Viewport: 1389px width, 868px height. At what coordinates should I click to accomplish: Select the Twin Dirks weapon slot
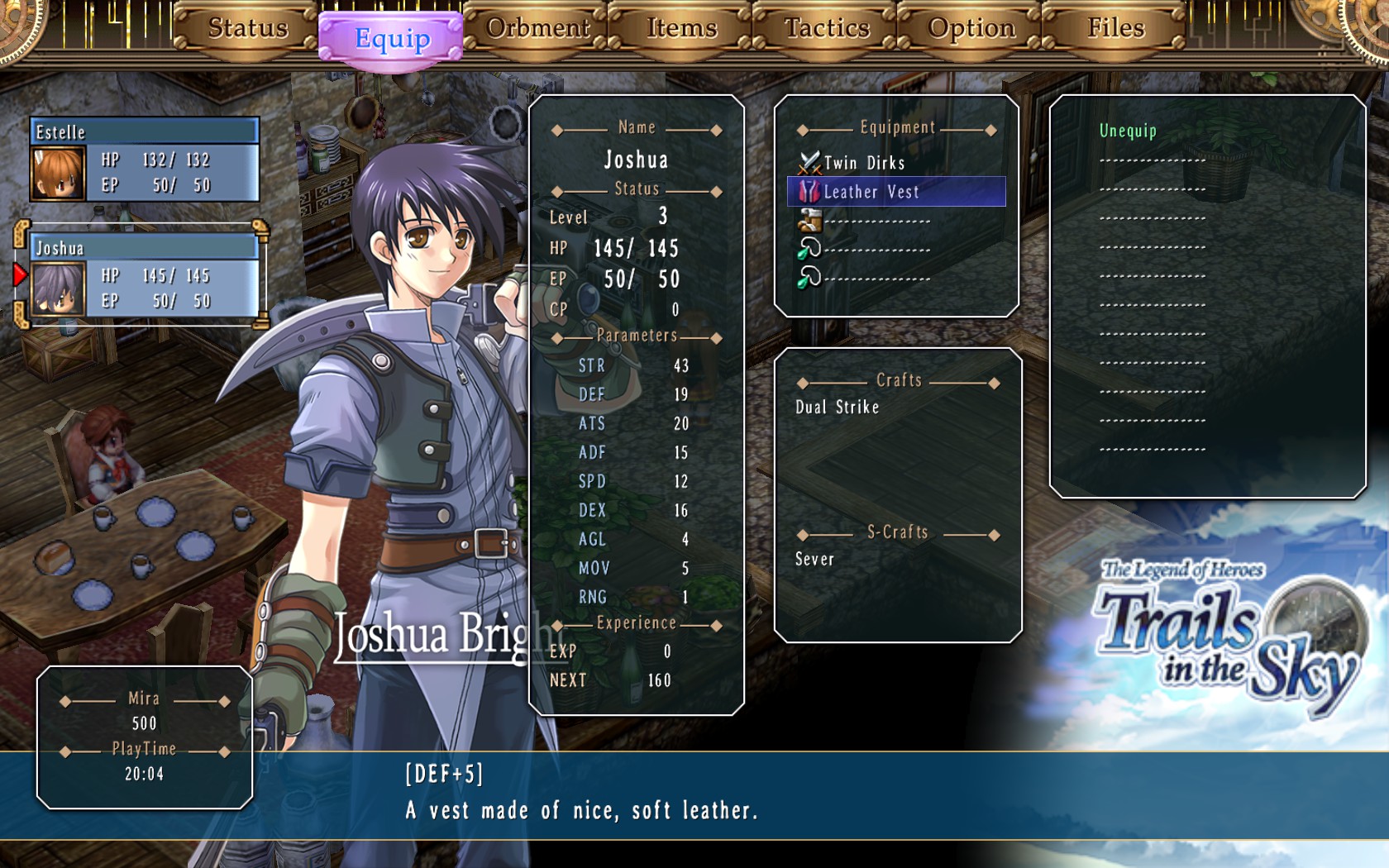864,163
